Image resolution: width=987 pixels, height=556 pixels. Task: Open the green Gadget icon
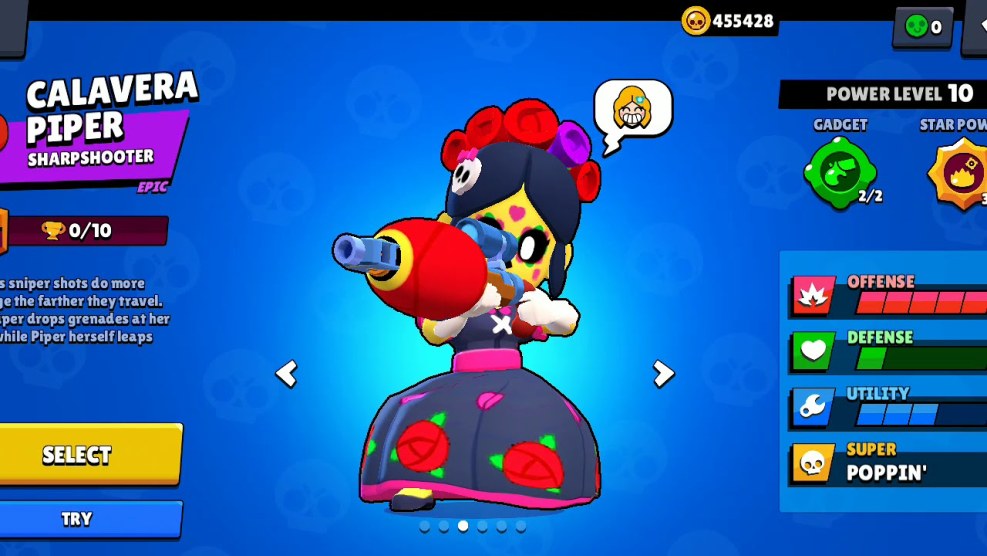(x=840, y=172)
